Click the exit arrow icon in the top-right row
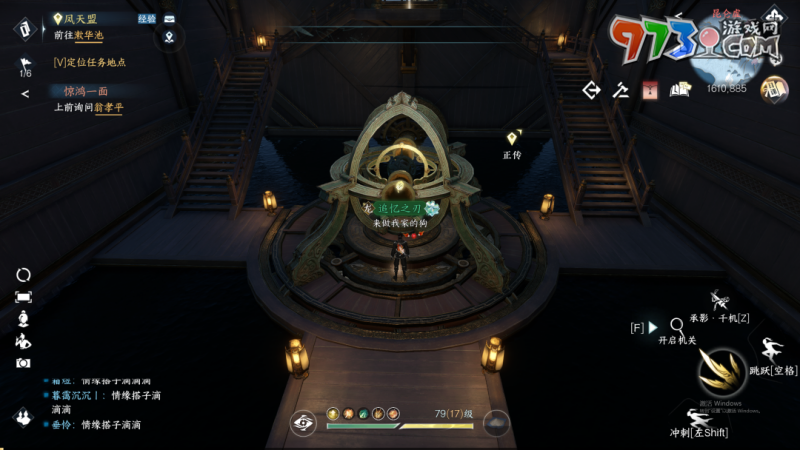 (x=591, y=90)
